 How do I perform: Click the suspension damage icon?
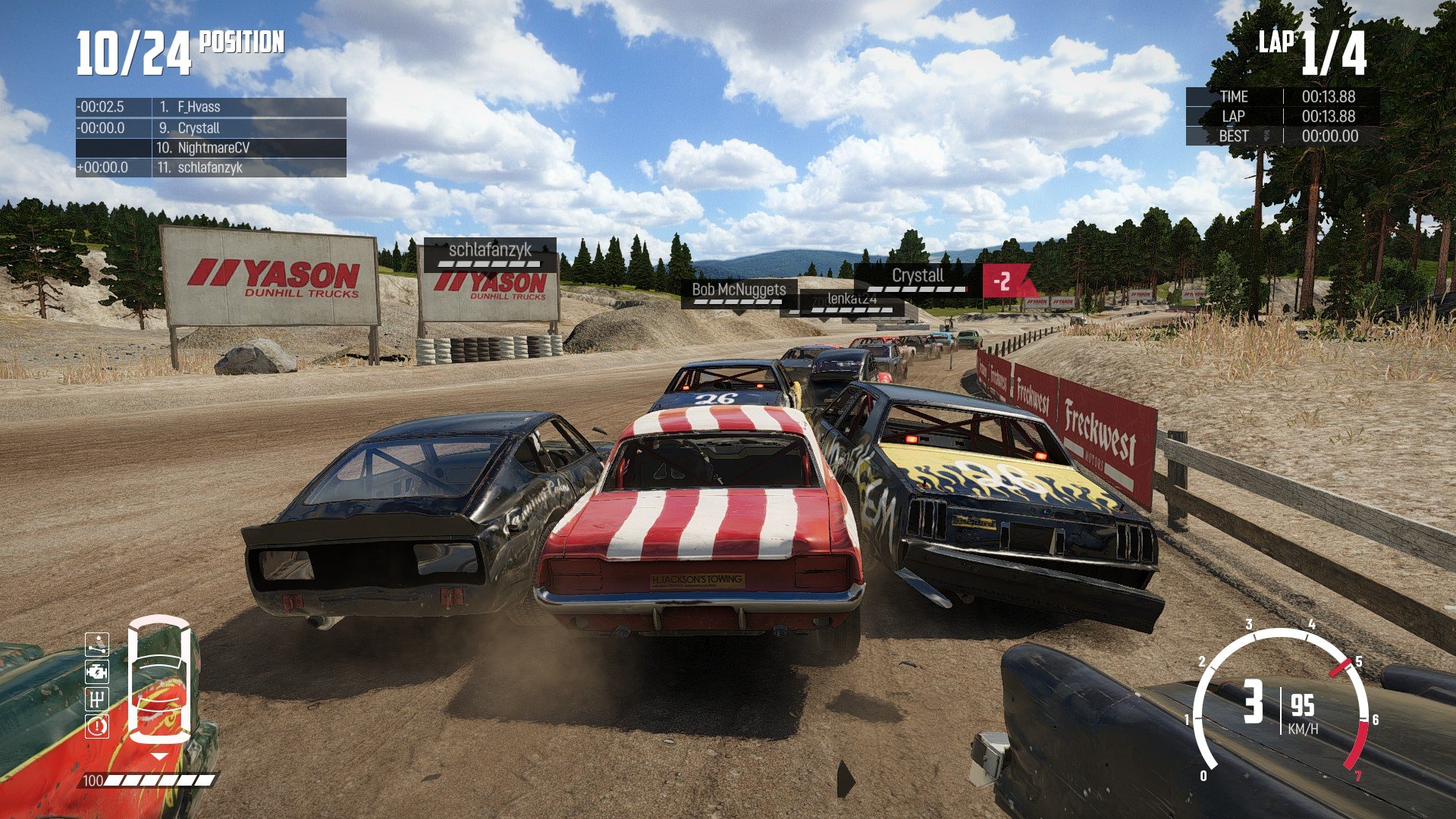tap(97, 645)
